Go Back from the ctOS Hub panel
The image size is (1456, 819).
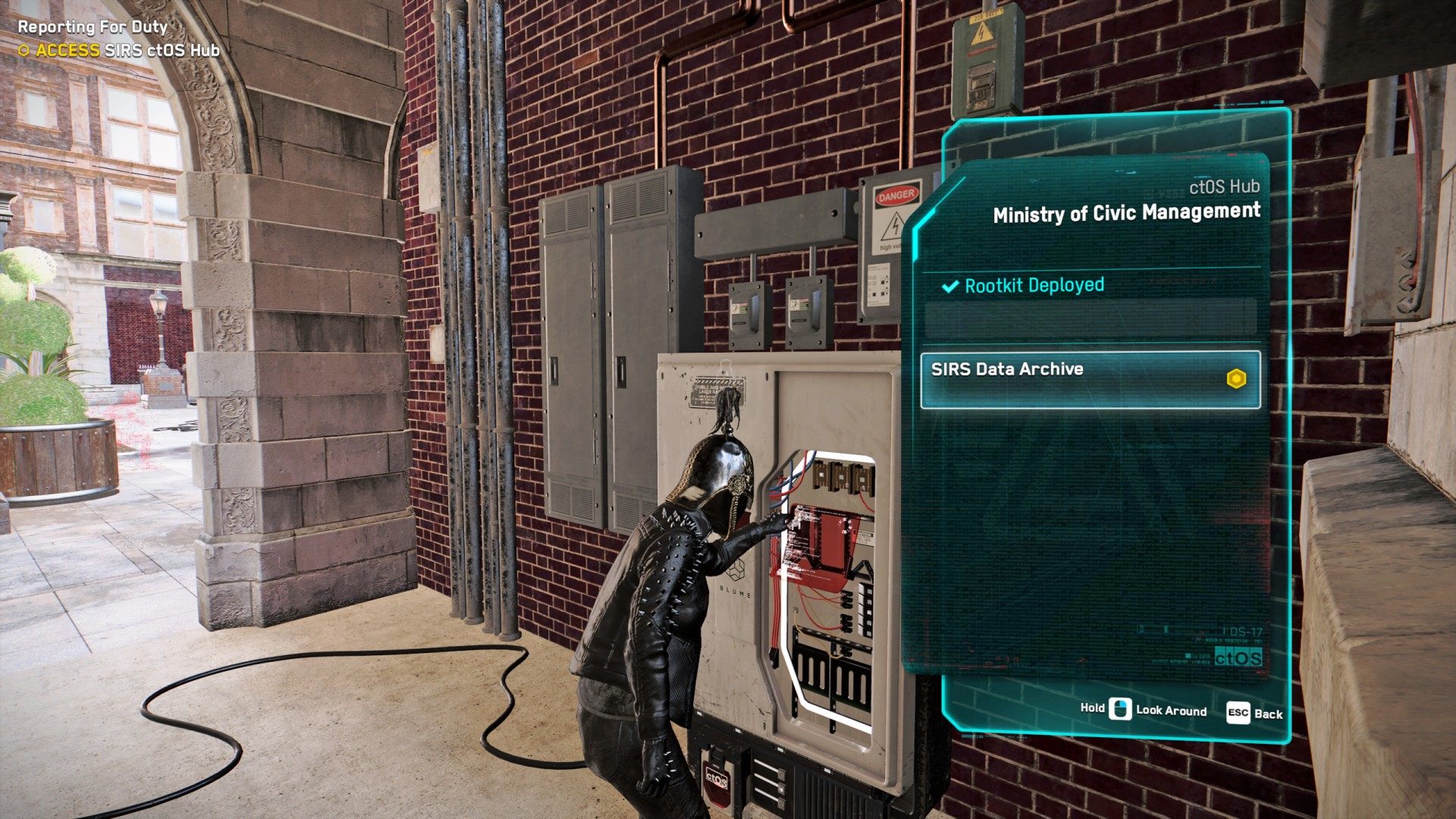[x=1254, y=713]
